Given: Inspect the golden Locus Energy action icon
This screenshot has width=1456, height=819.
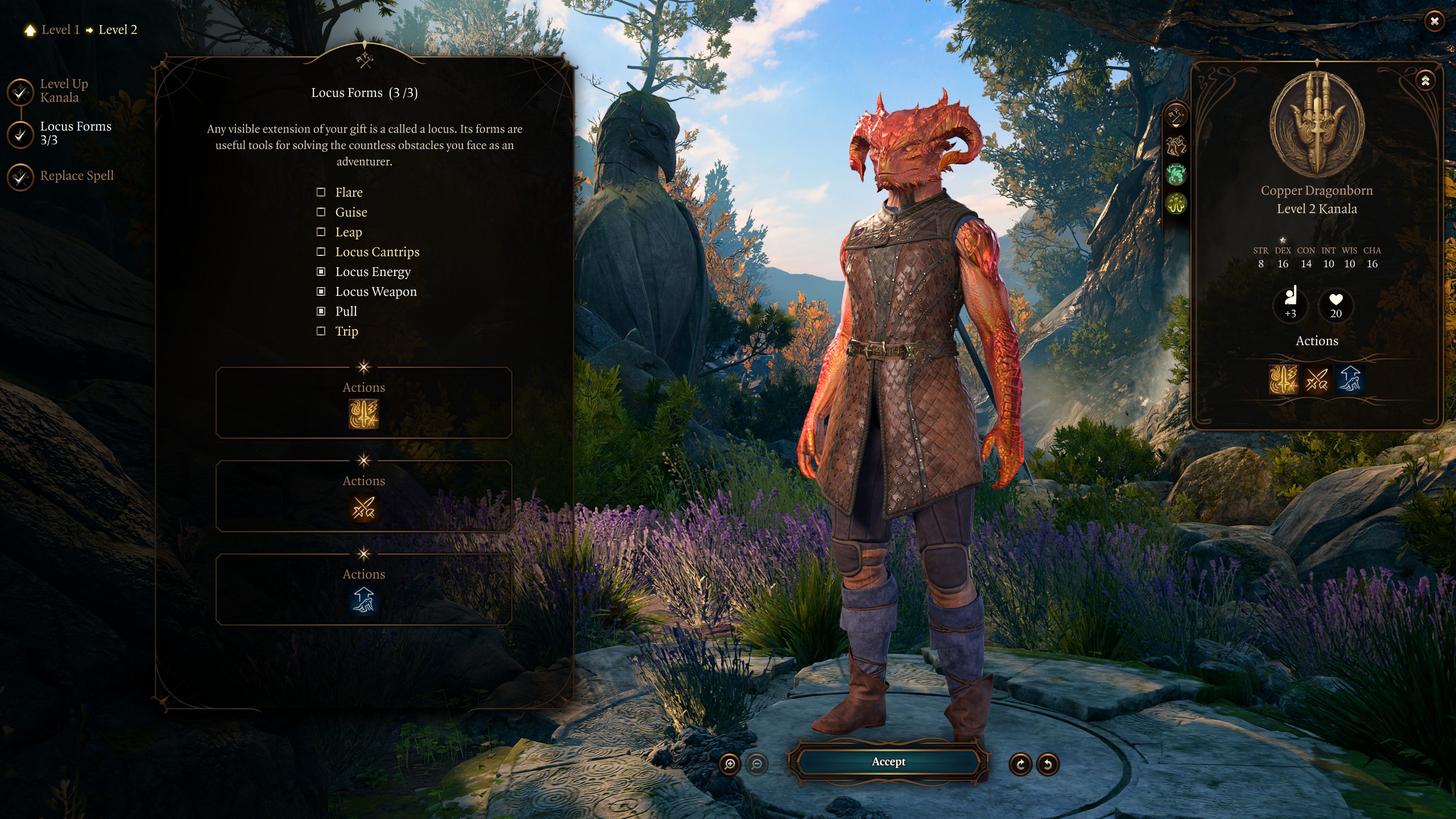Looking at the screenshot, I should 363,413.
